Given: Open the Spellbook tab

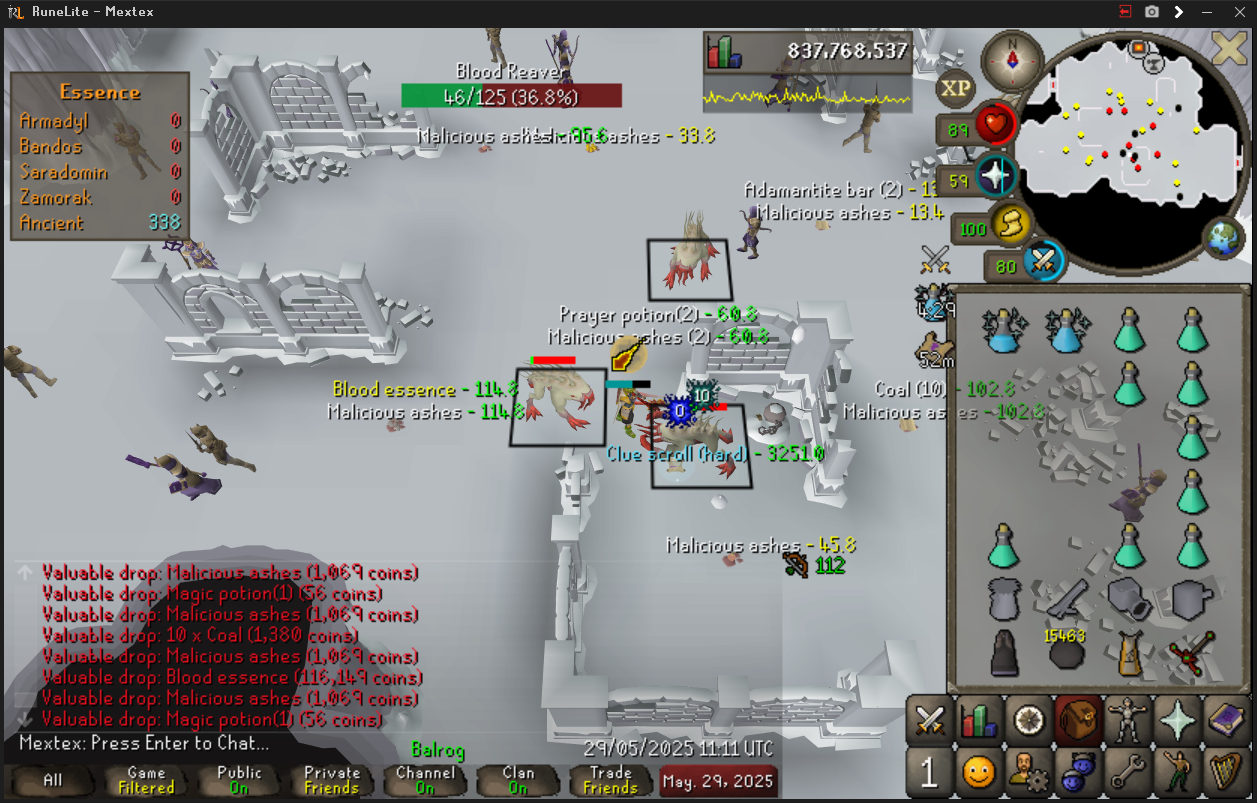Looking at the screenshot, I should [1226, 720].
